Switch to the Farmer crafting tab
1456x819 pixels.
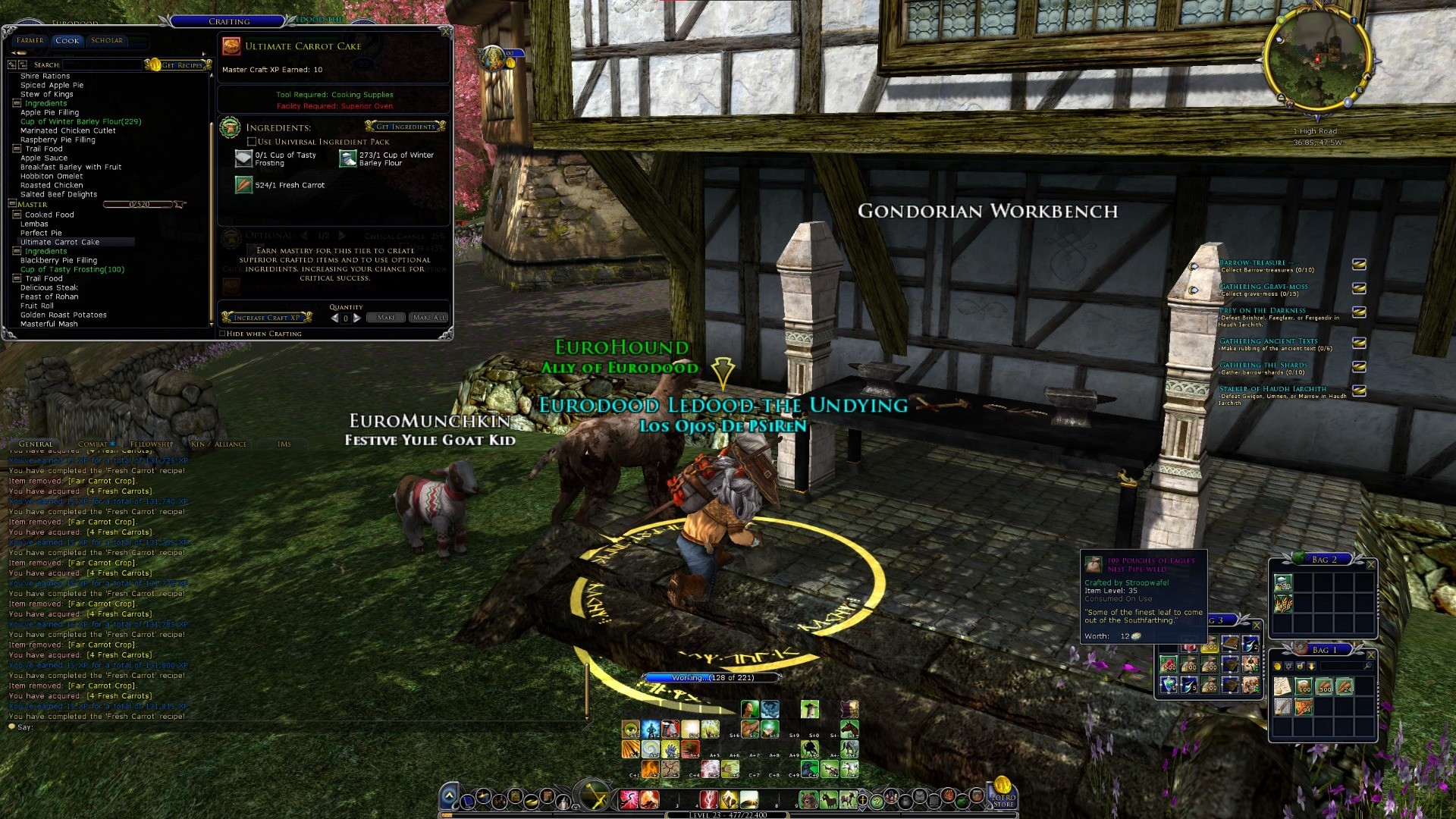tap(30, 41)
